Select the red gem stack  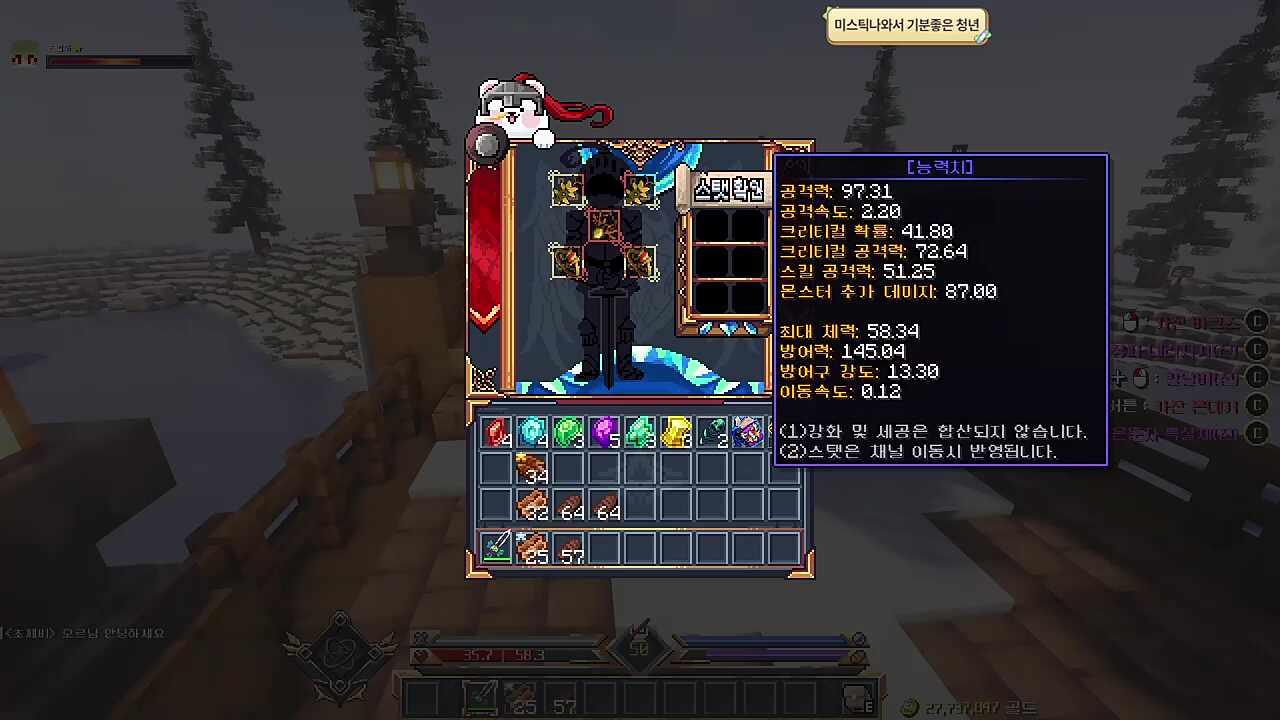tap(497, 432)
